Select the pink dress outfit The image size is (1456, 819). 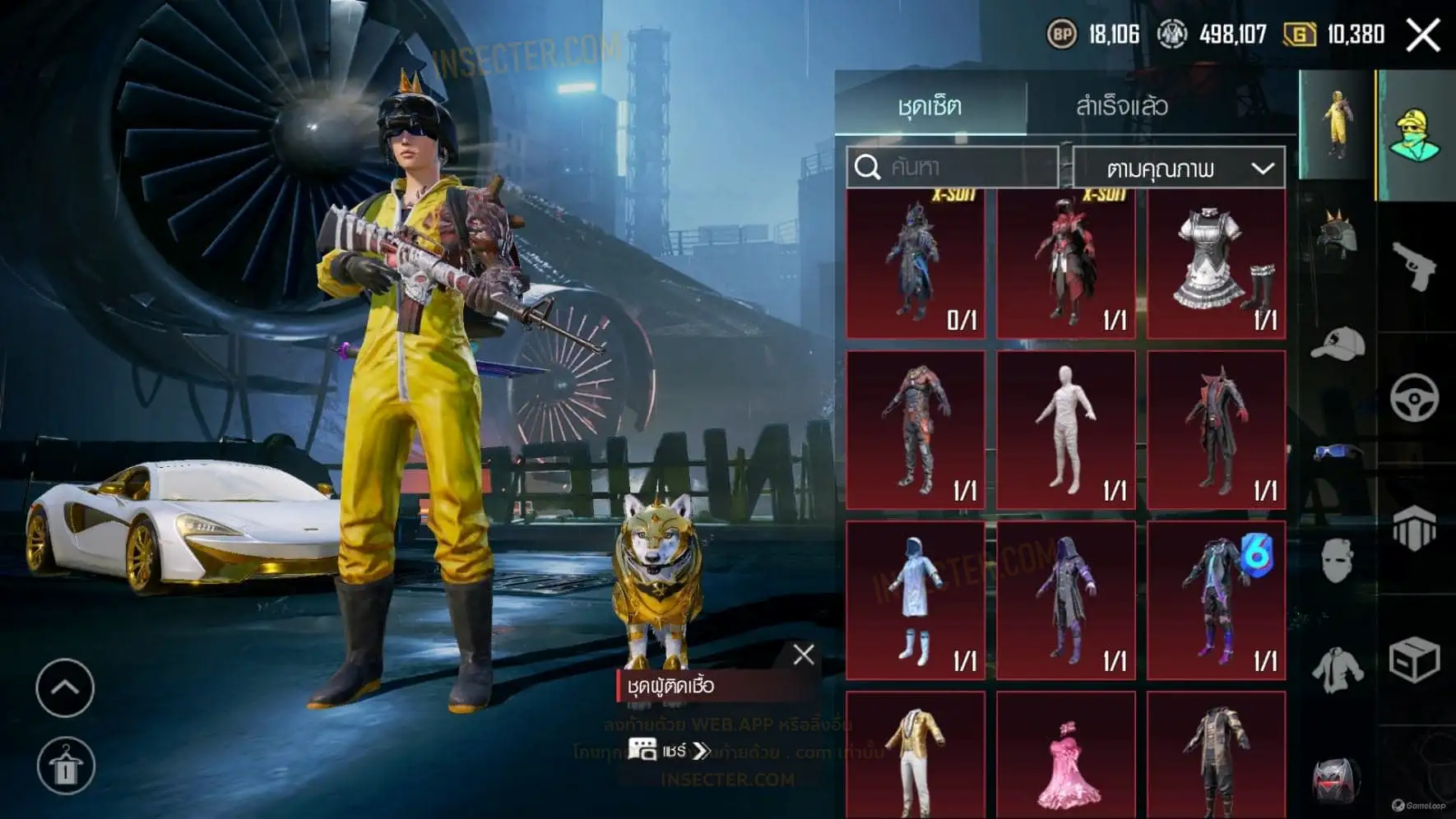pos(1065,757)
